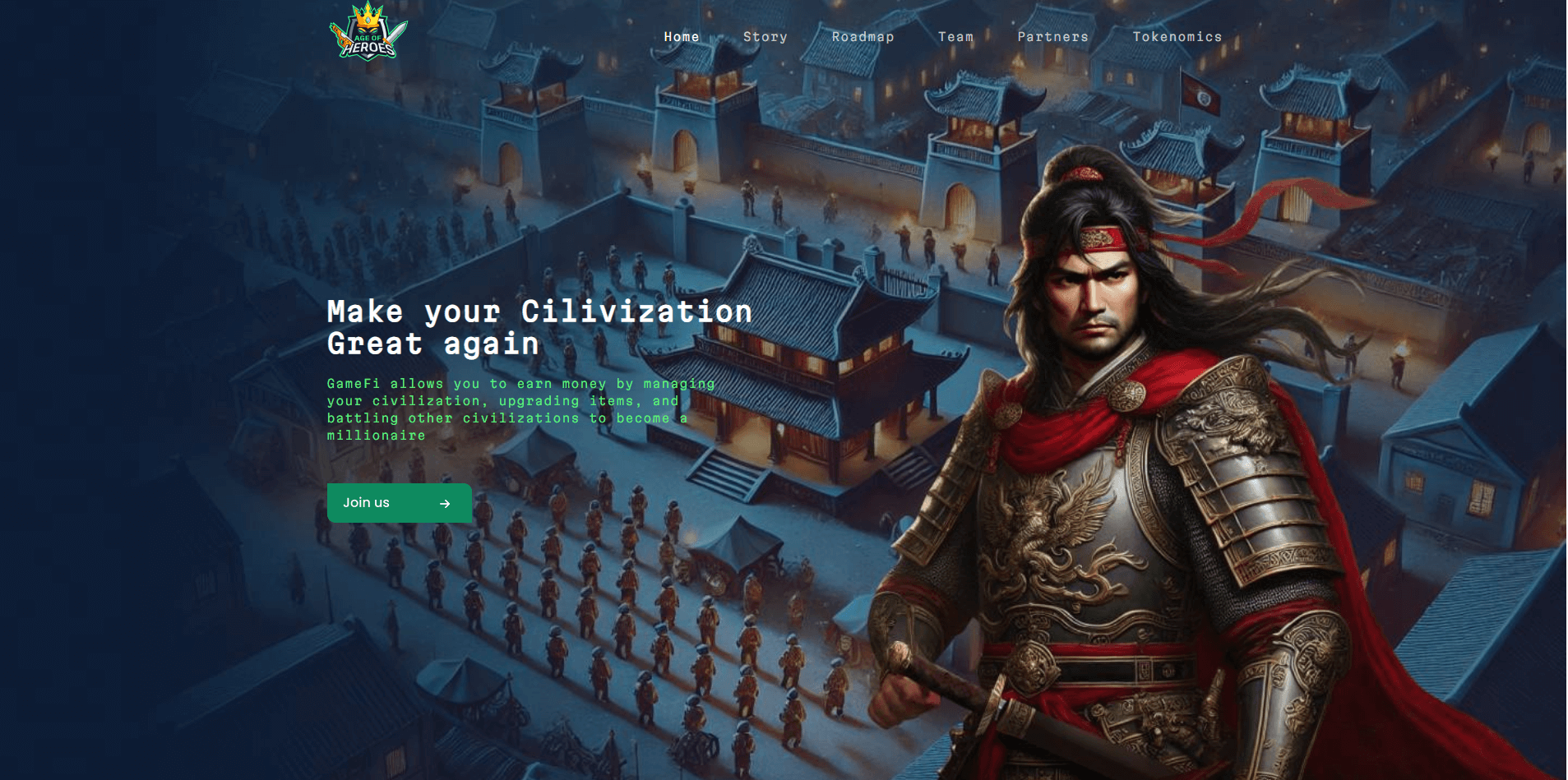Select Tokenomics in the navigation

tap(1177, 37)
